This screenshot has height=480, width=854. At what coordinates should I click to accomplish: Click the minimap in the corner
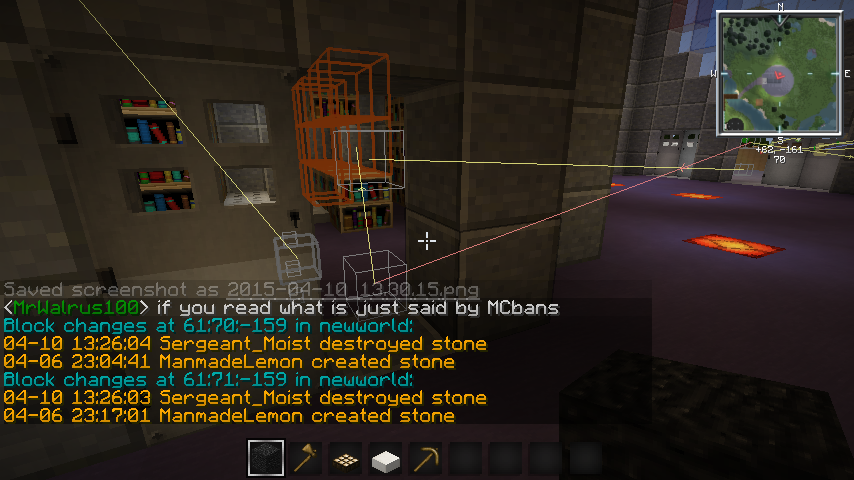click(780, 73)
